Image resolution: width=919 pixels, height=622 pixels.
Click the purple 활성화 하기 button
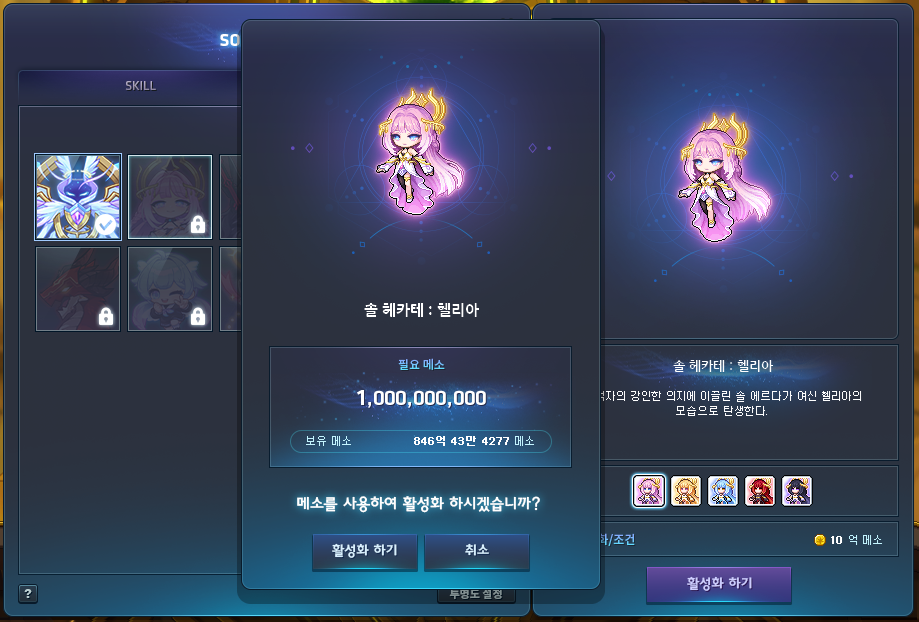[719, 584]
